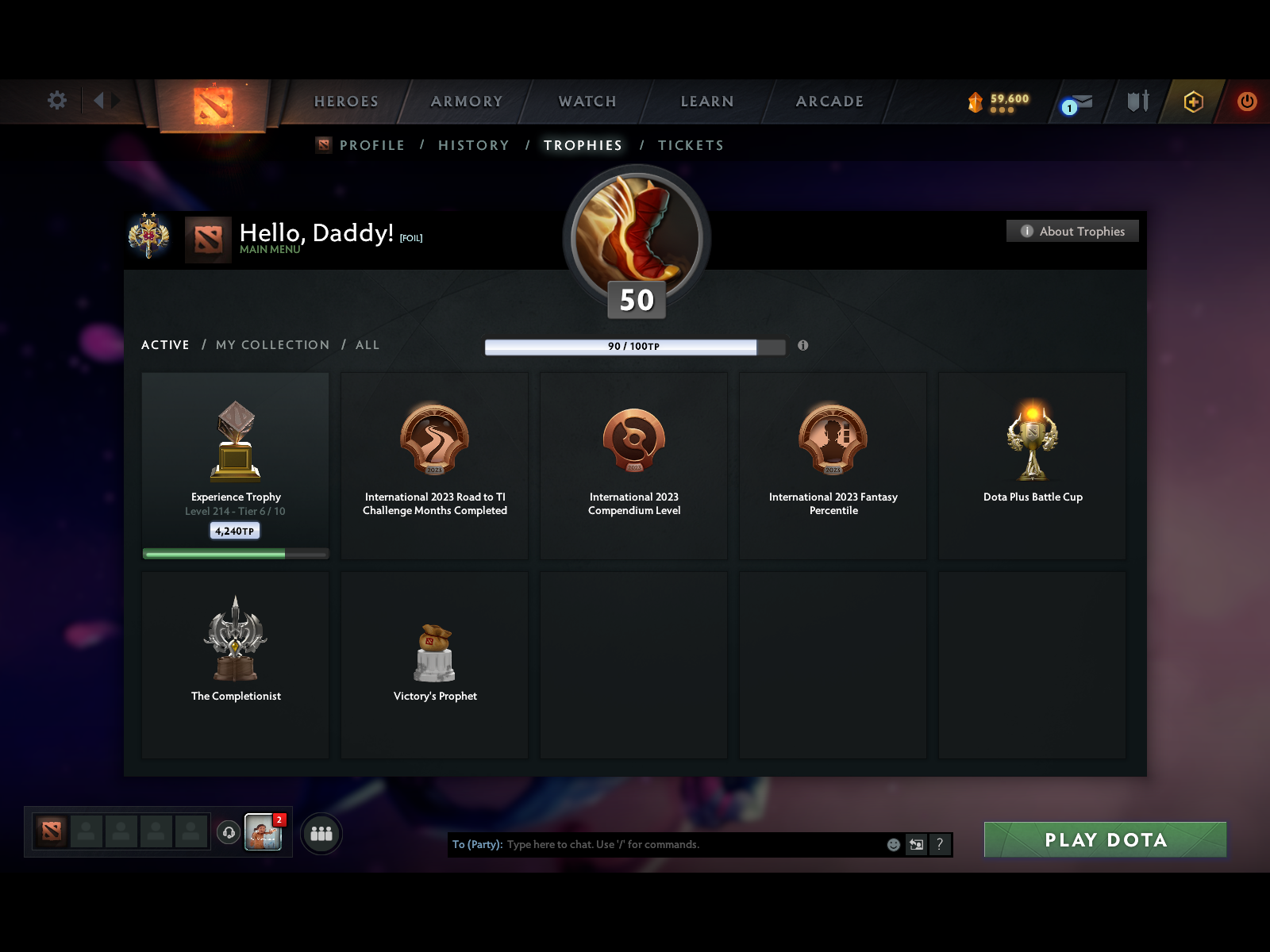This screenshot has width=1270, height=952.
Task: Click the friends list people icon
Action: 321,834
